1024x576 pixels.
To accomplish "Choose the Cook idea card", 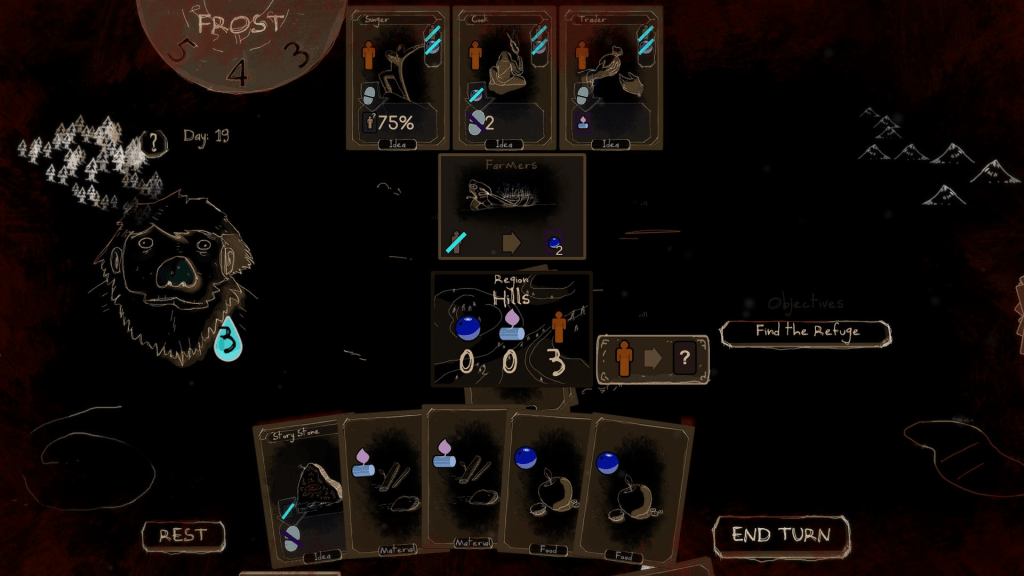I will point(503,78).
